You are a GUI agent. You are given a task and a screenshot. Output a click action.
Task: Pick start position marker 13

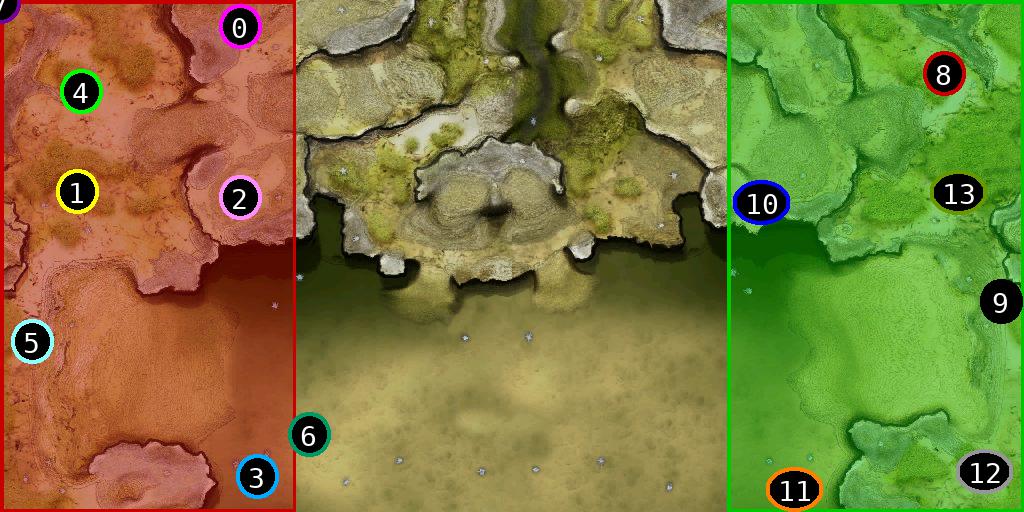click(958, 193)
